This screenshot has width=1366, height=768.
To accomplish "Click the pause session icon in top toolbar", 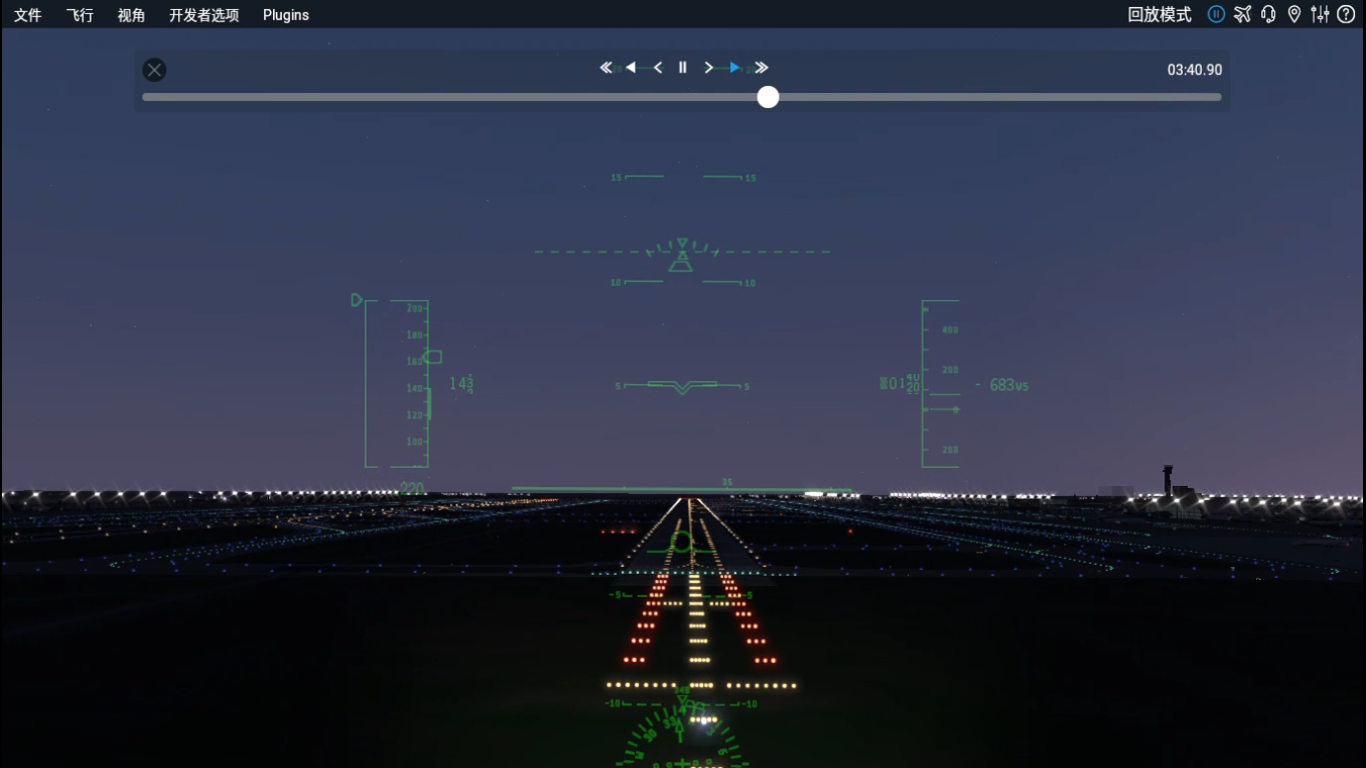I will [1215, 14].
